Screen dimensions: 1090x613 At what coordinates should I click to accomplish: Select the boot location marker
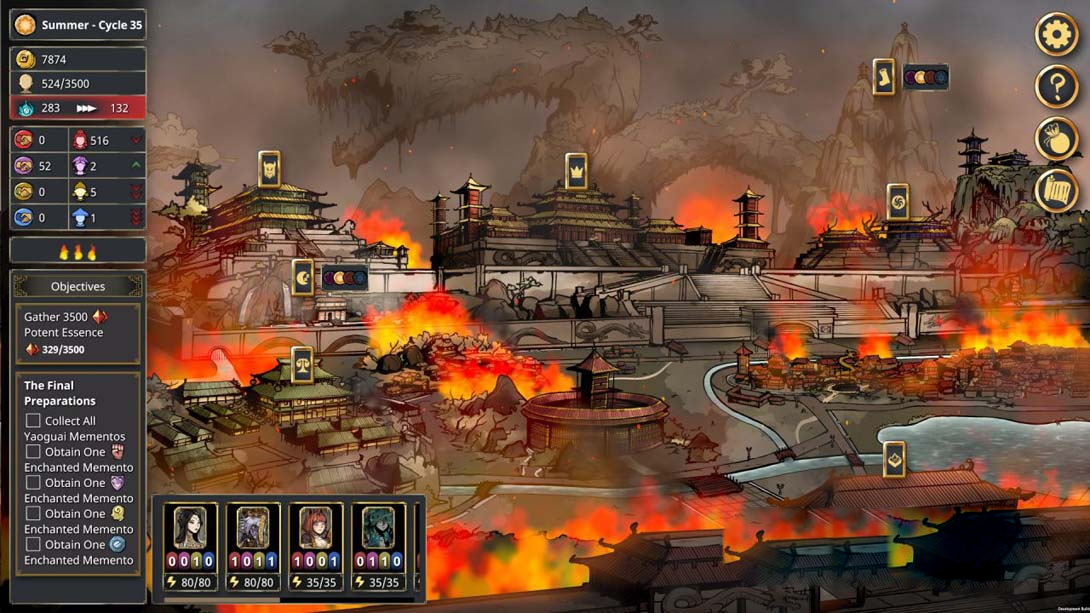point(884,77)
